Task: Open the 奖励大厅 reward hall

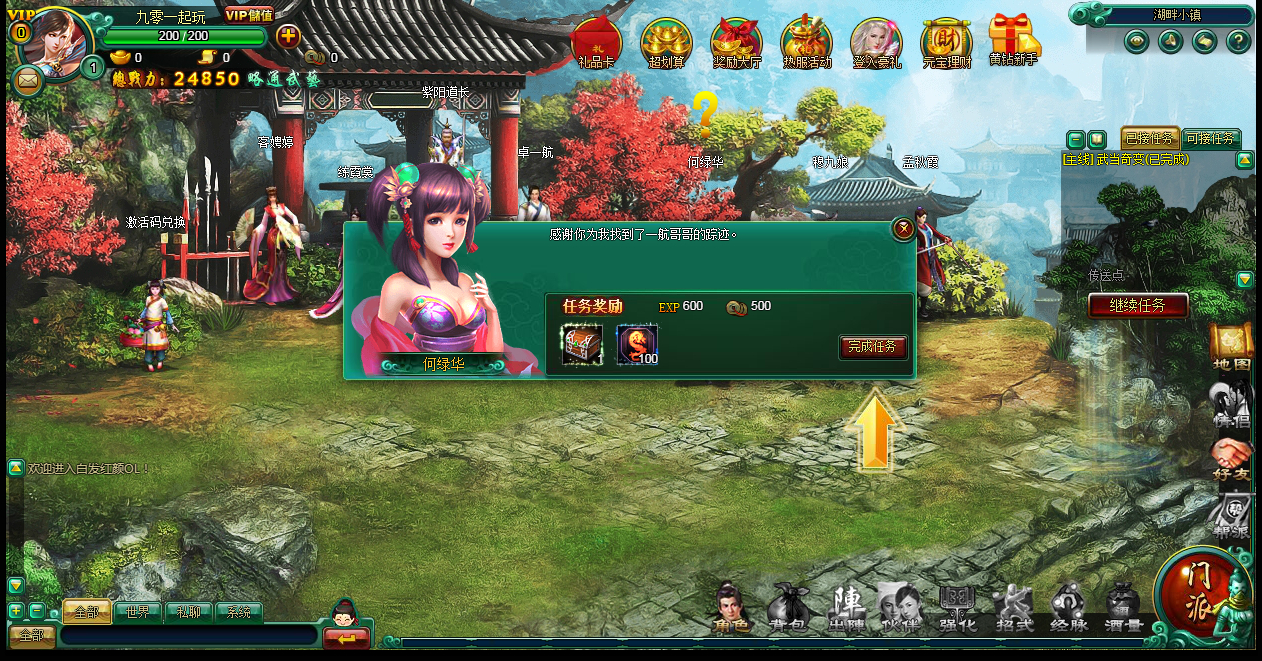Action: point(736,42)
